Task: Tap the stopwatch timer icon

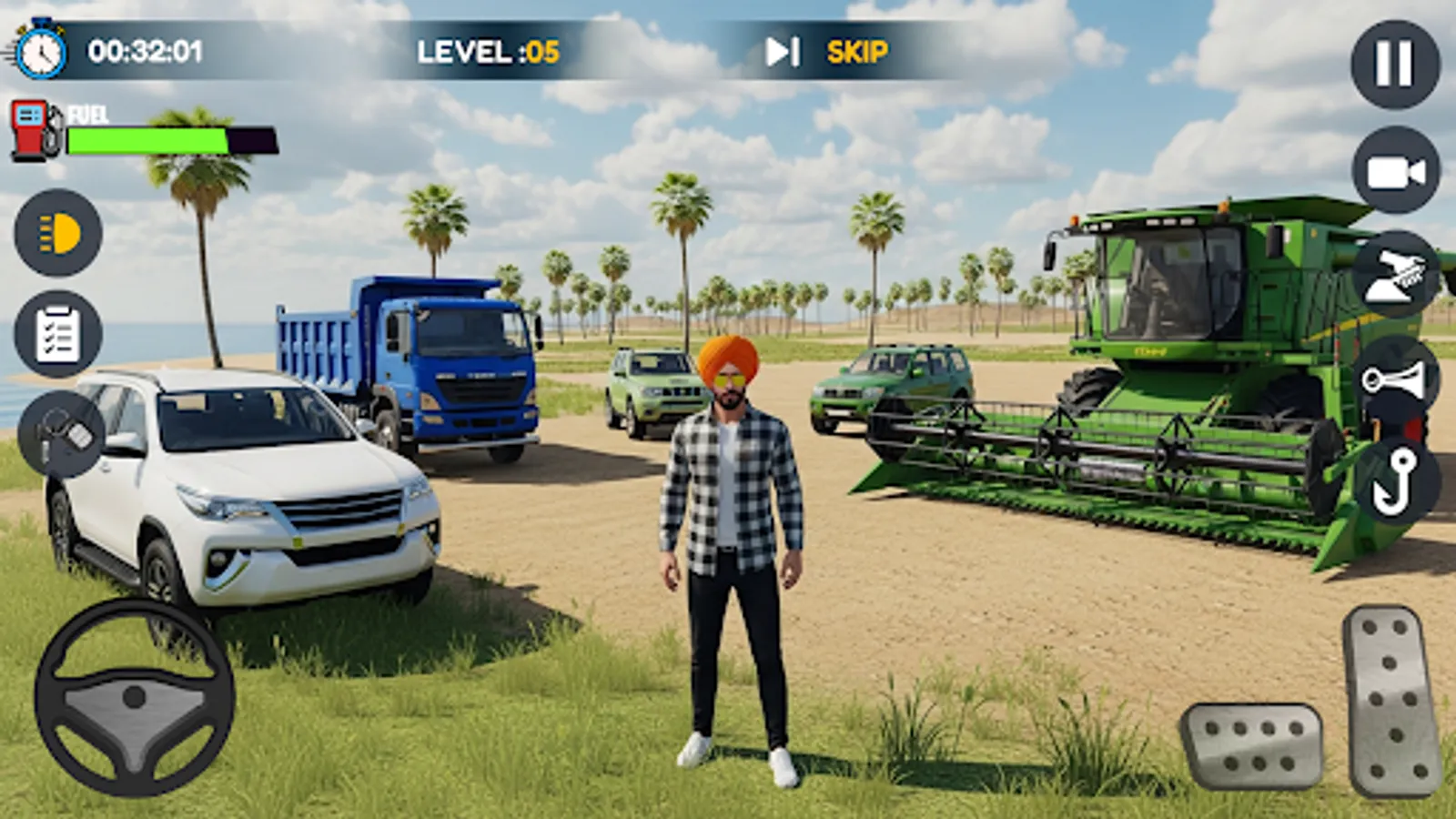Action: click(x=38, y=50)
